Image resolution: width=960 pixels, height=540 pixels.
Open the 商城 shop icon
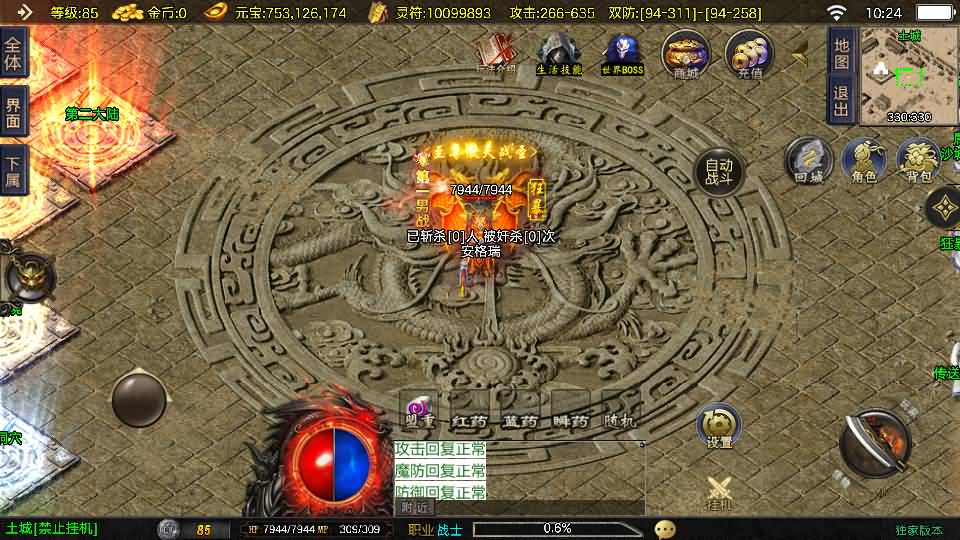685,53
